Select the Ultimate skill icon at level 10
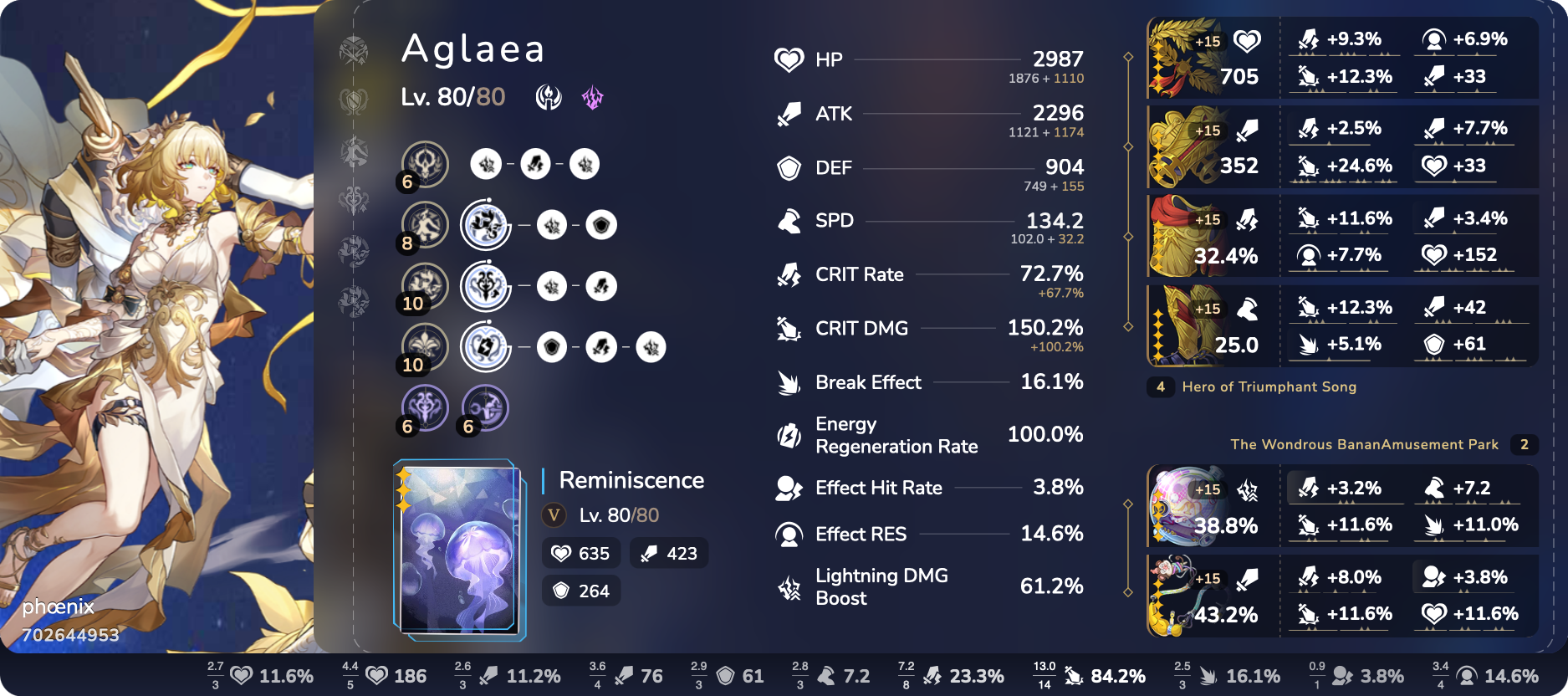This screenshot has height=696, width=1568. coord(425,285)
